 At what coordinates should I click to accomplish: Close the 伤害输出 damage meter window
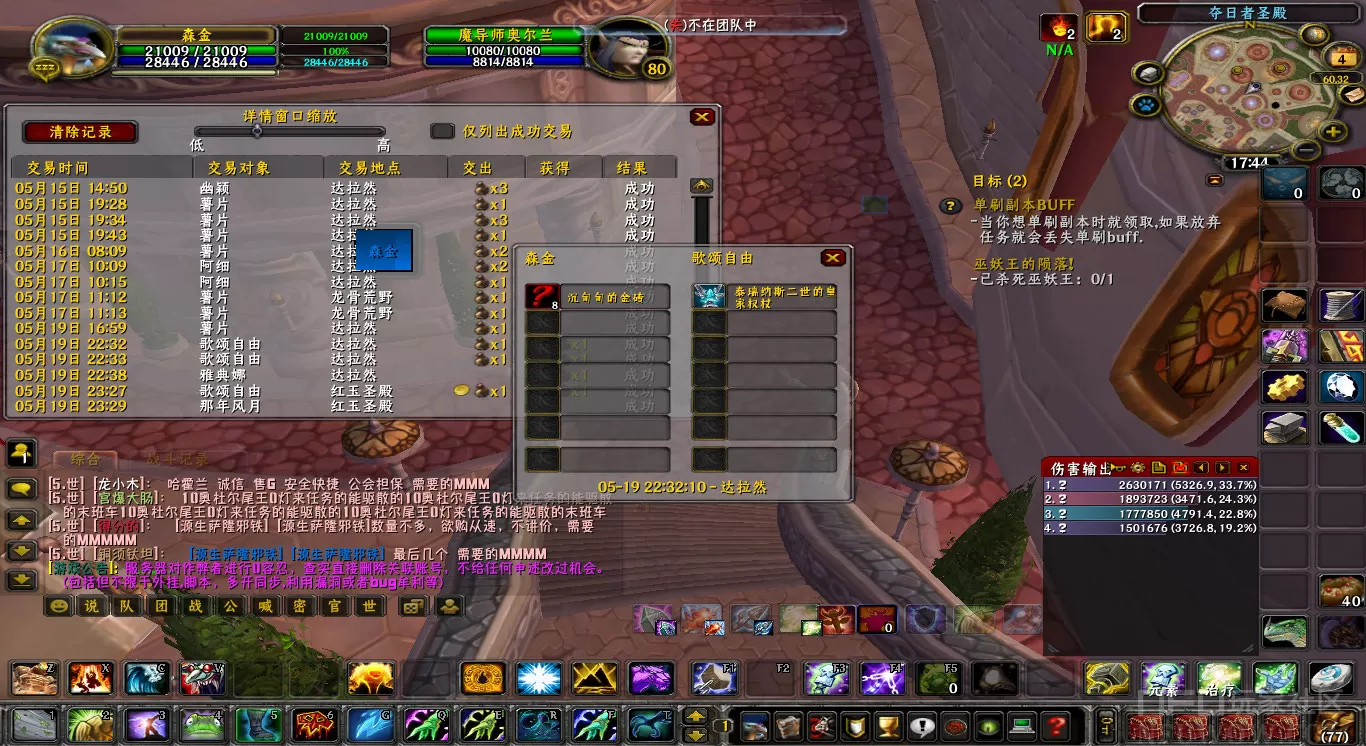coord(1243,467)
